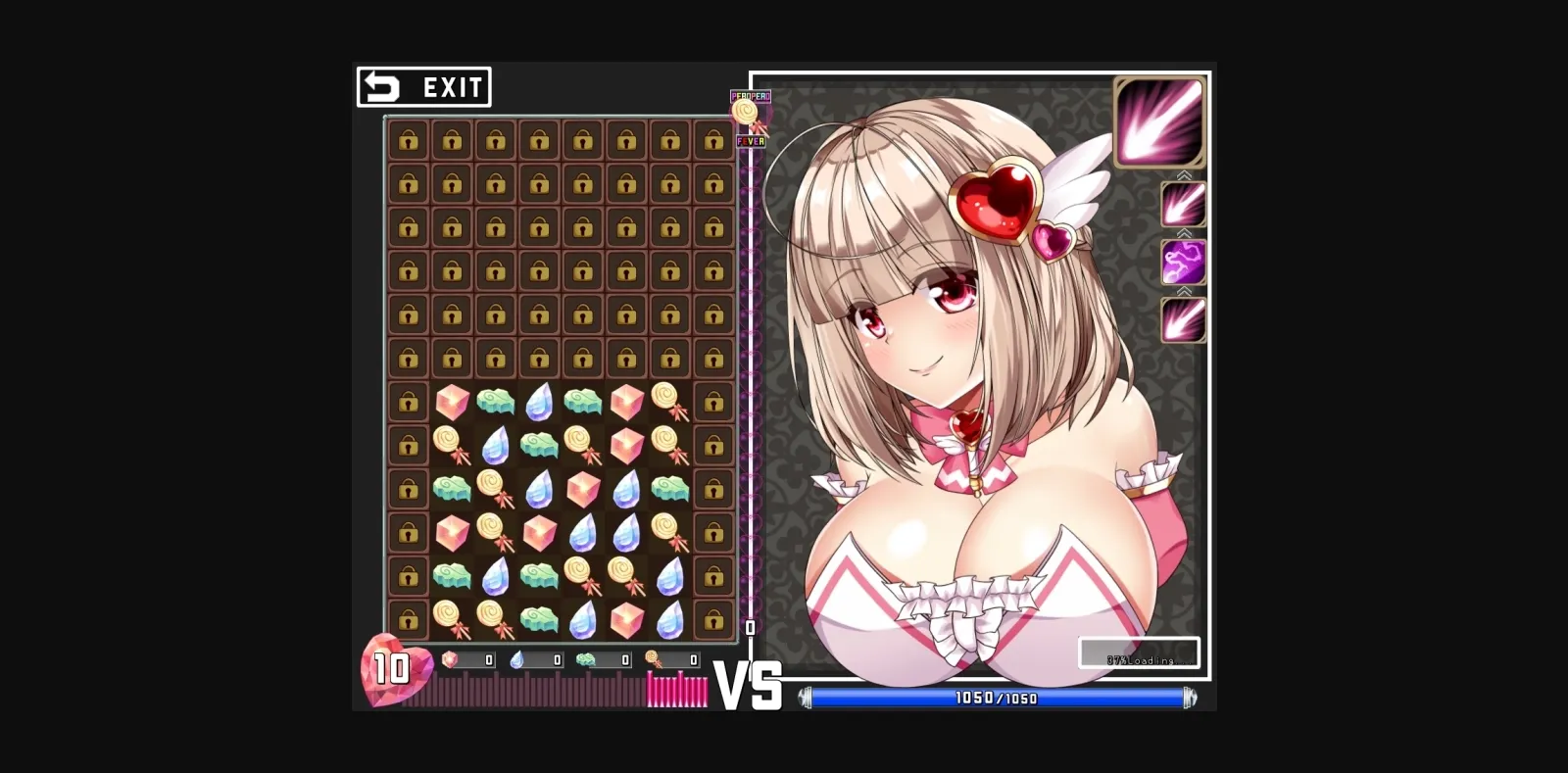
Task: Click the 37% Loading indicator
Action: pyautogui.click(x=1140, y=652)
